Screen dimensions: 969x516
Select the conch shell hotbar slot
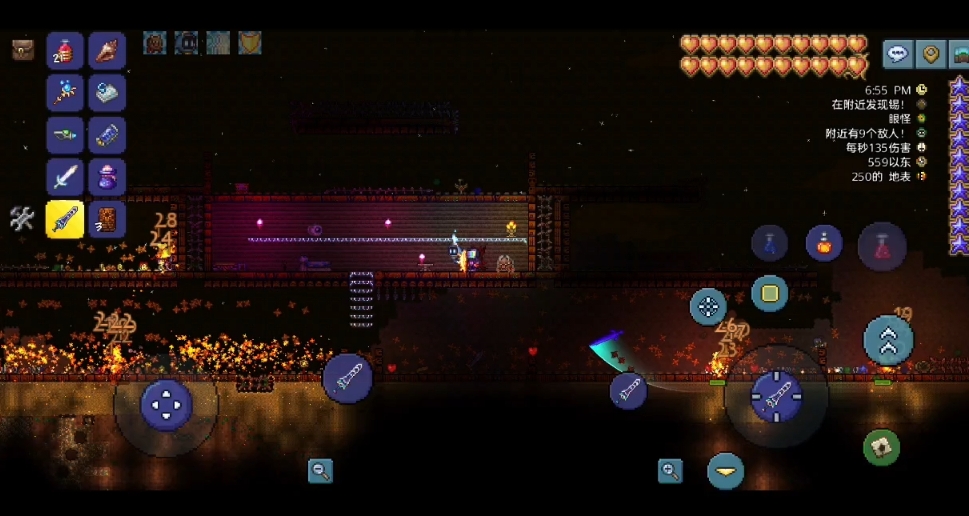tap(107, 51)
